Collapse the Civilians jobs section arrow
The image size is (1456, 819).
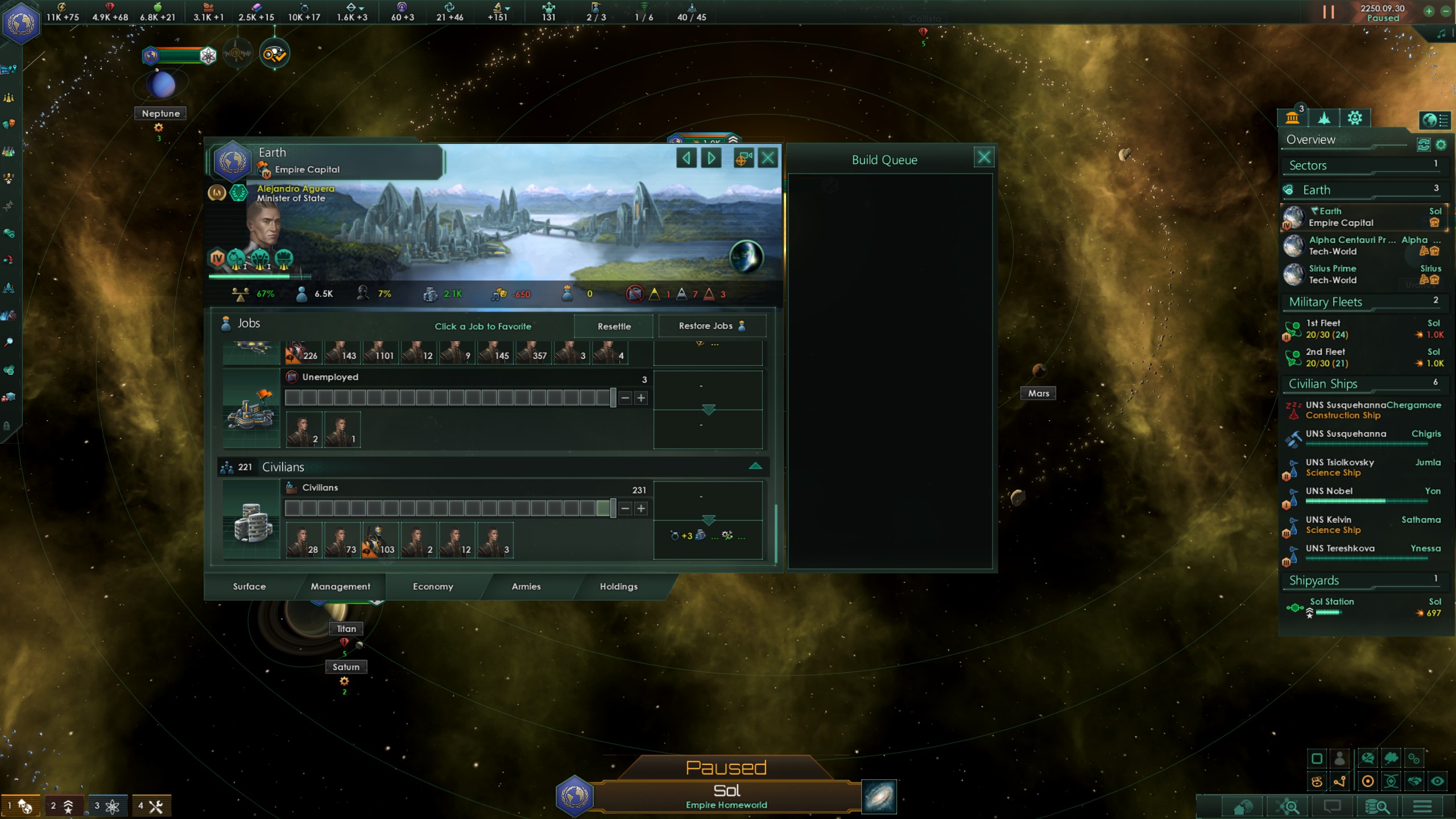pyautogui.click(x=755, y=465)
